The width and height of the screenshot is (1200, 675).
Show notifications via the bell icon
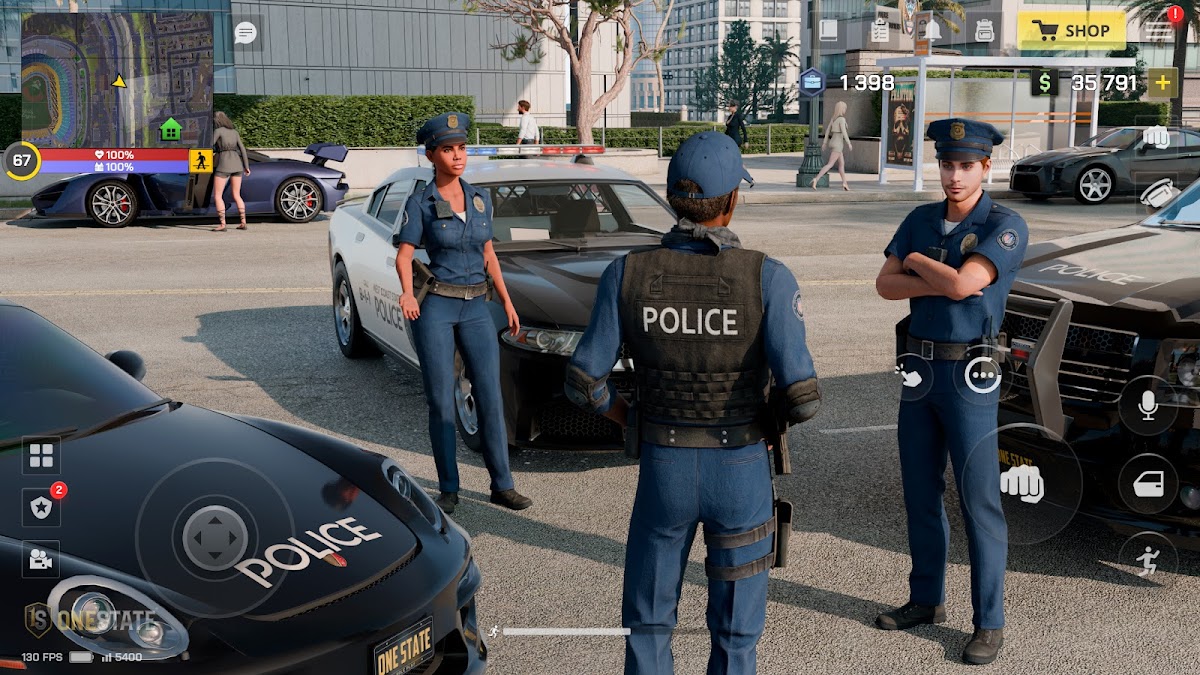(x=932, y=31)
